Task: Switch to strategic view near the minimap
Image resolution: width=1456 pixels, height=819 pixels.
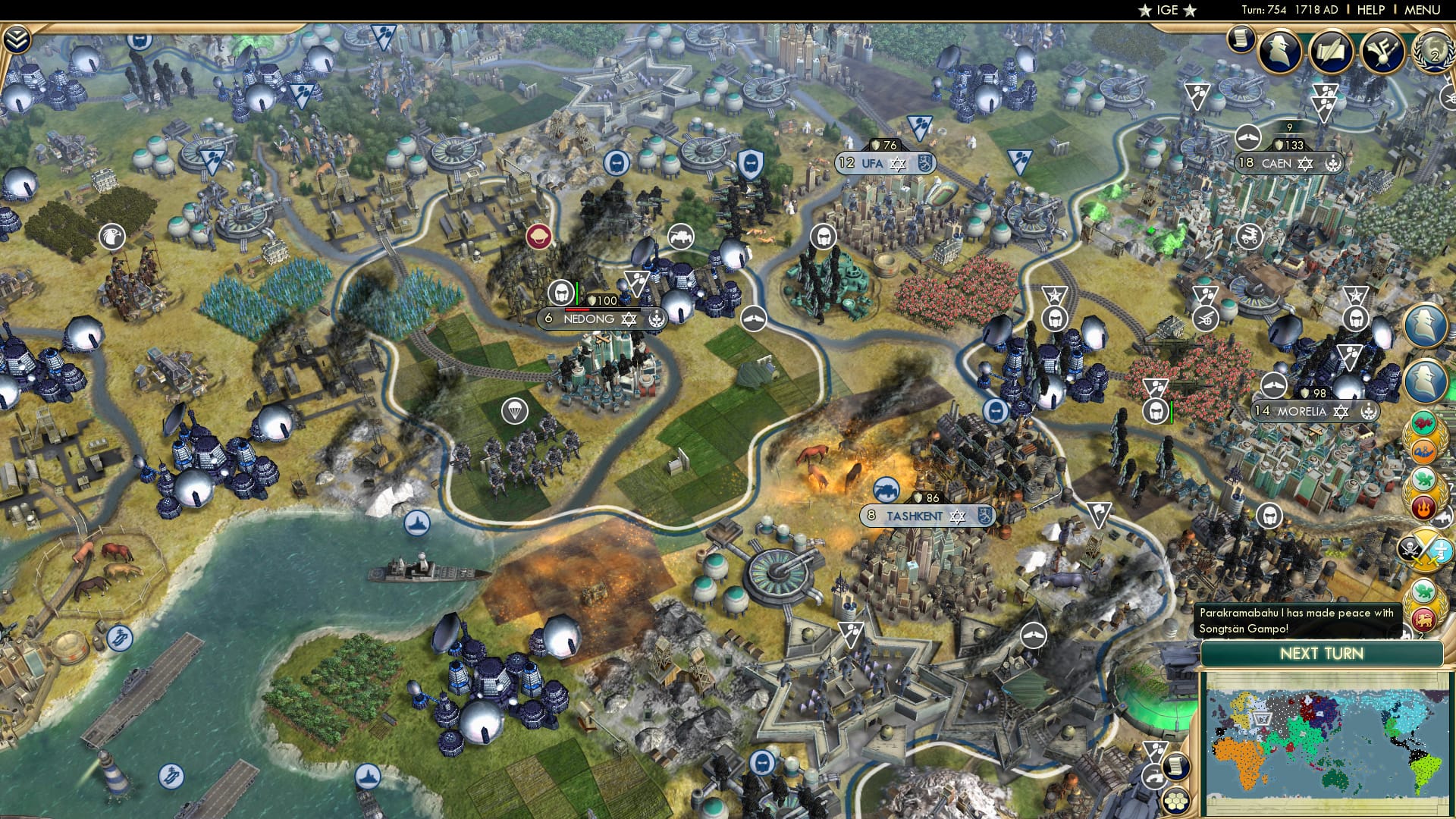Action: click(x=1152, y=777)
